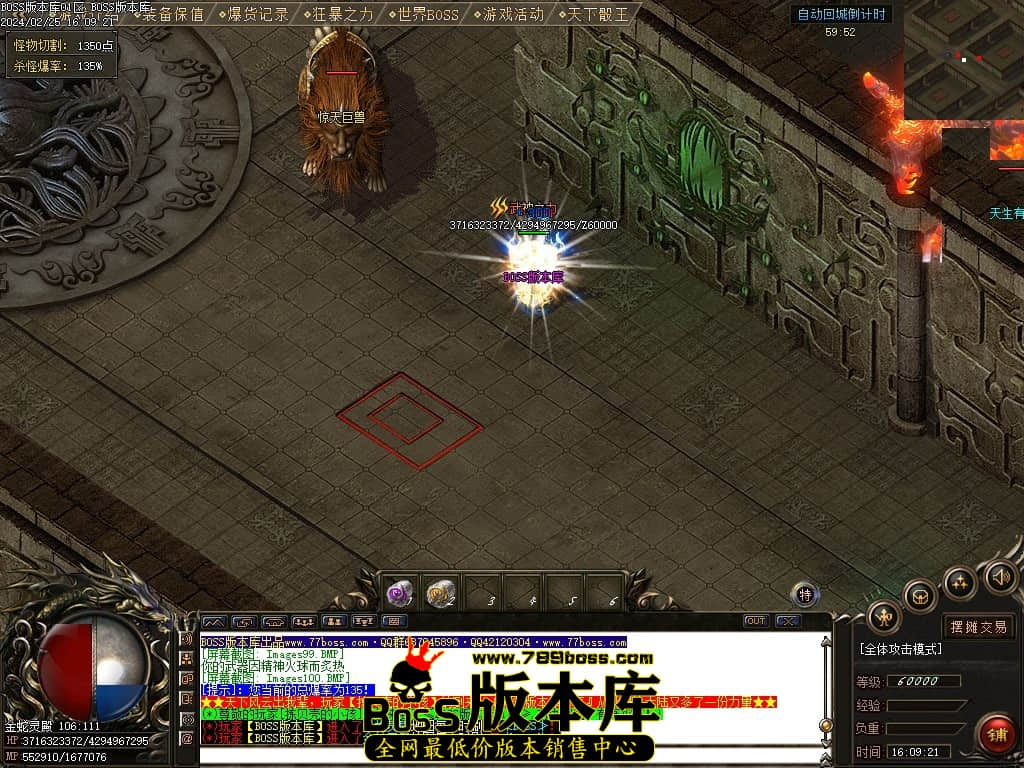Click the OUT button above the chat
Screen dimensions: 1024x768
(x=756, y=621)
